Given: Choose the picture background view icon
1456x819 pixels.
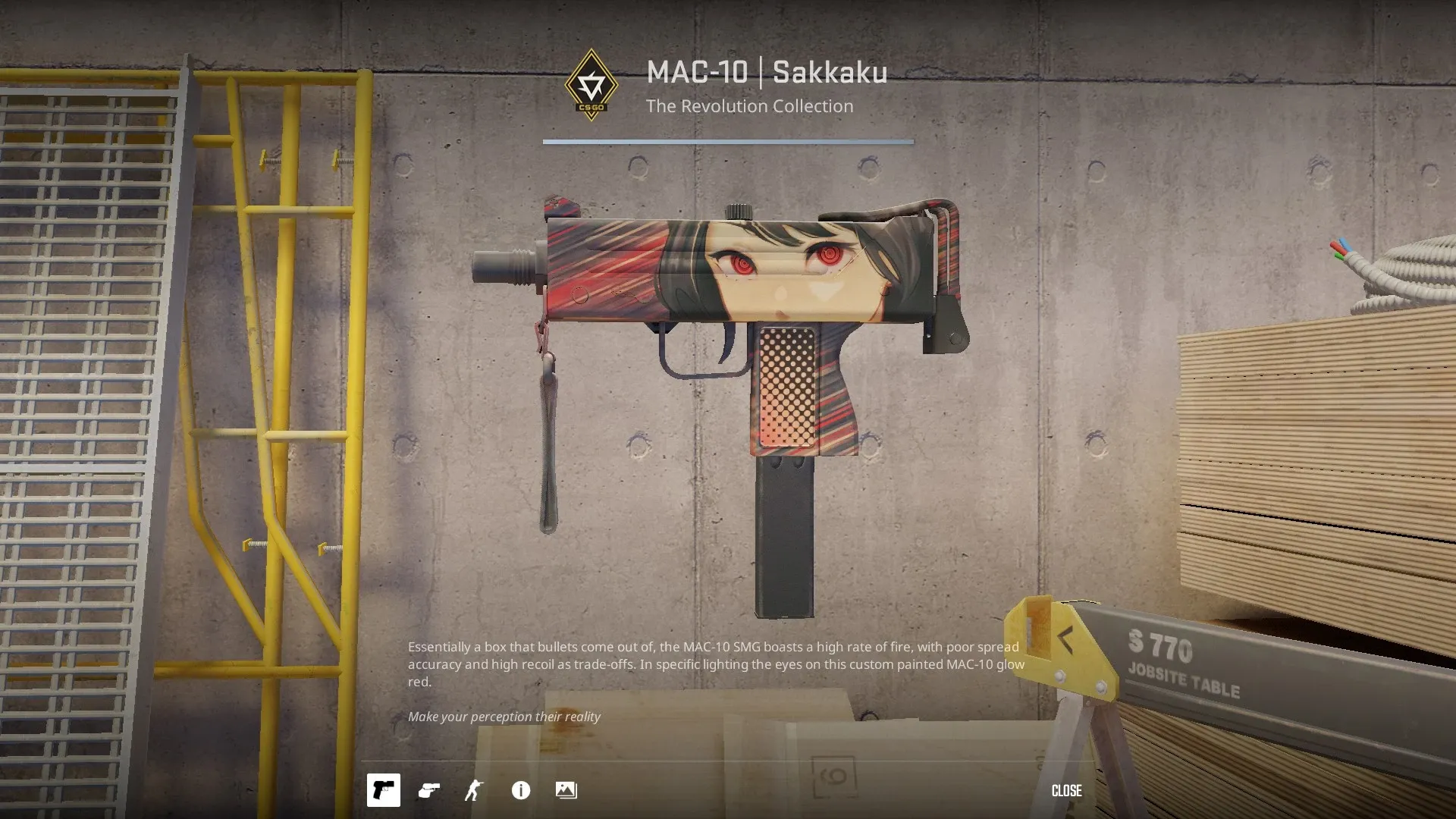Looking at the screenshot, I should [566, 790].
